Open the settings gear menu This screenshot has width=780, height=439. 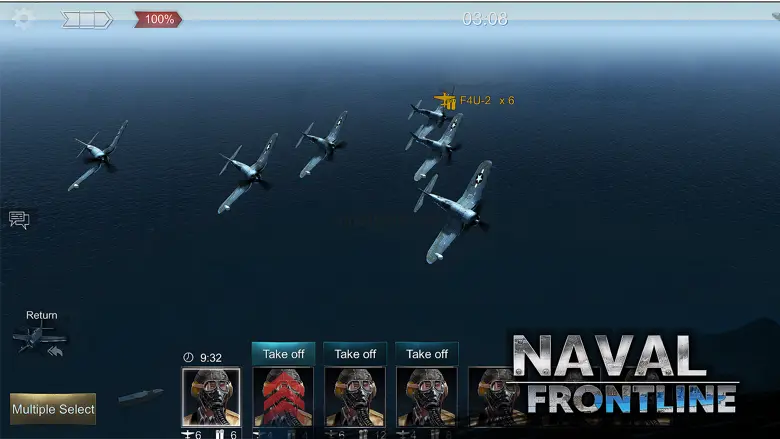[21, 19]
